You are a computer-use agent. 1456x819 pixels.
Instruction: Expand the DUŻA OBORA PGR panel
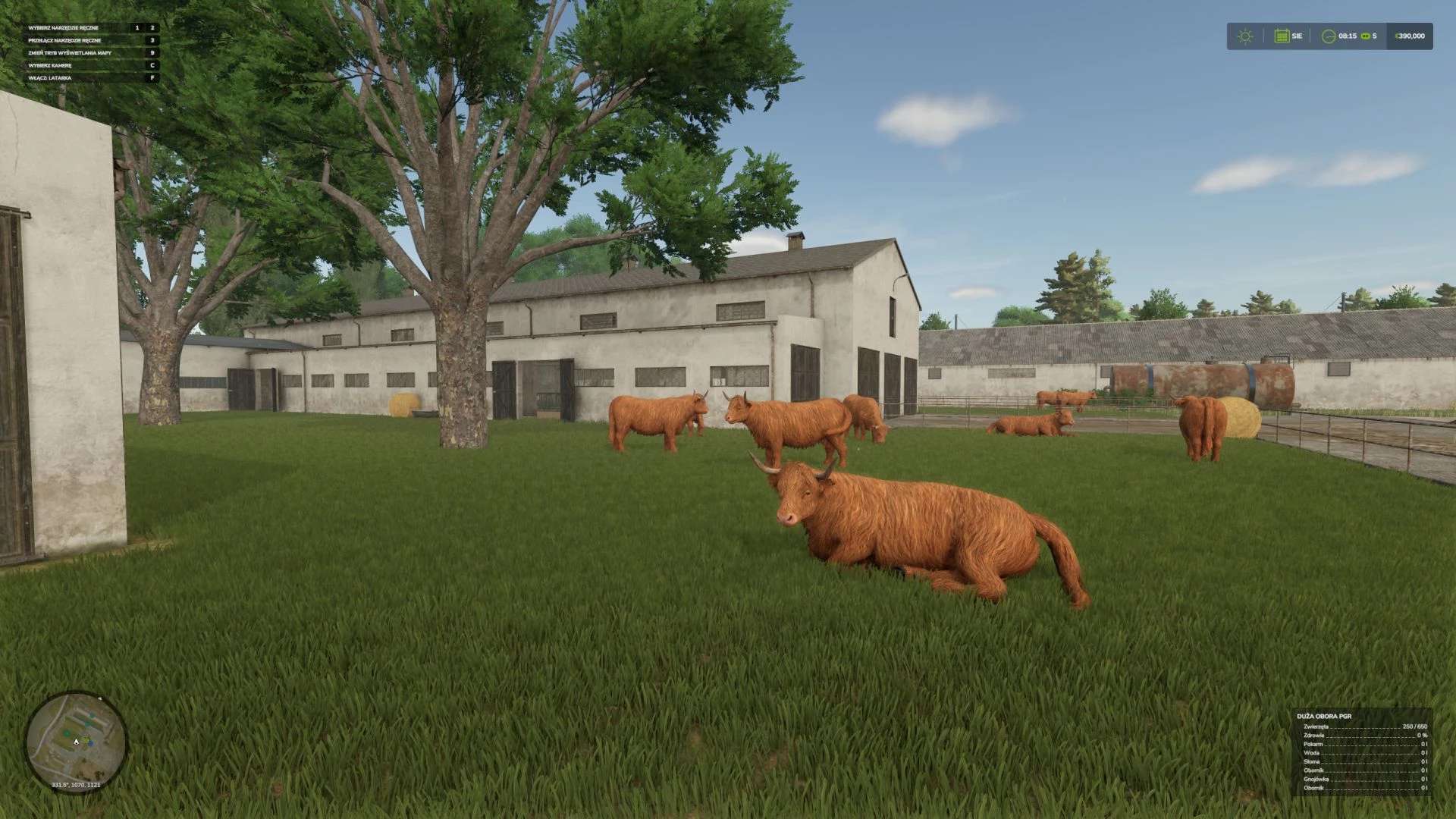1325,717
